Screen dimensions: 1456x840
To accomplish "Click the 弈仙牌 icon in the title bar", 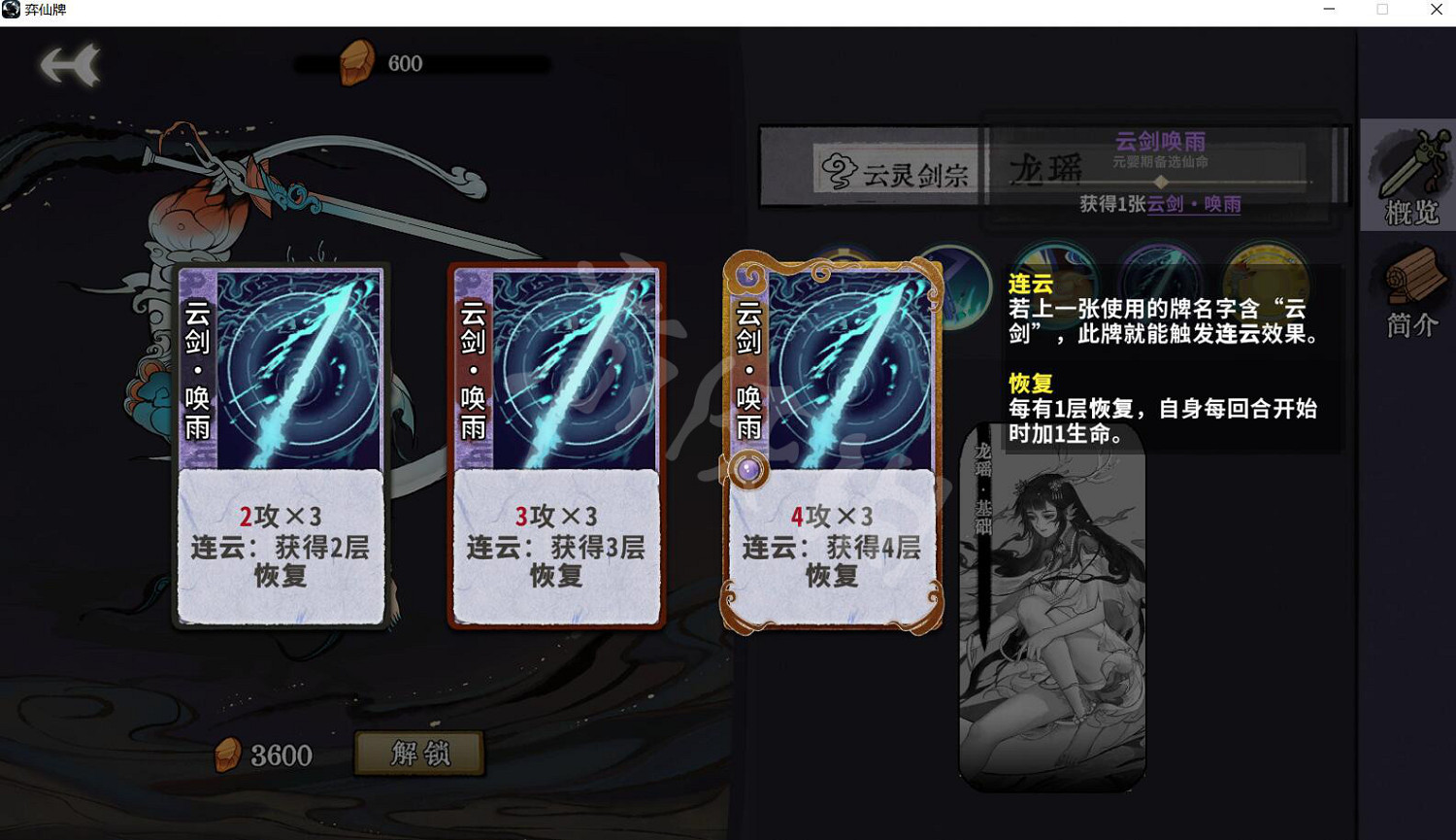I will click(x=12, y=10).
